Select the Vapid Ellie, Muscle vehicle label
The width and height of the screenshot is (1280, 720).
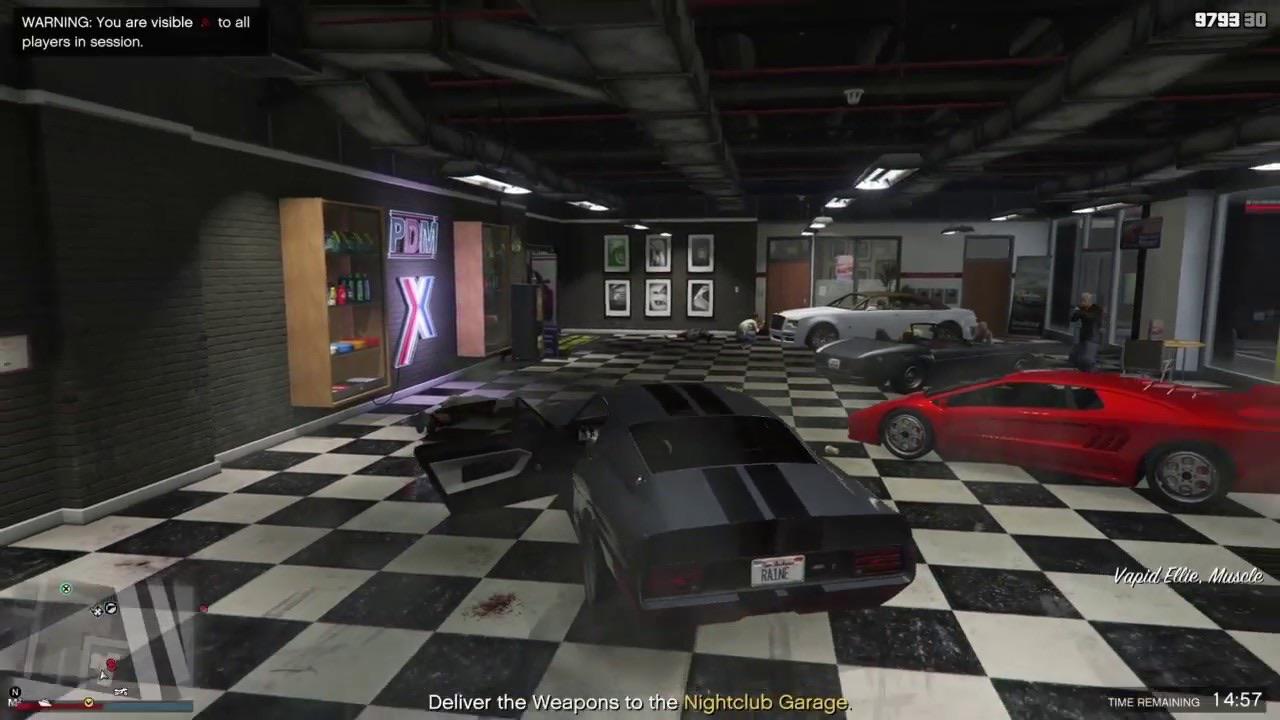tap(1188, 577)
